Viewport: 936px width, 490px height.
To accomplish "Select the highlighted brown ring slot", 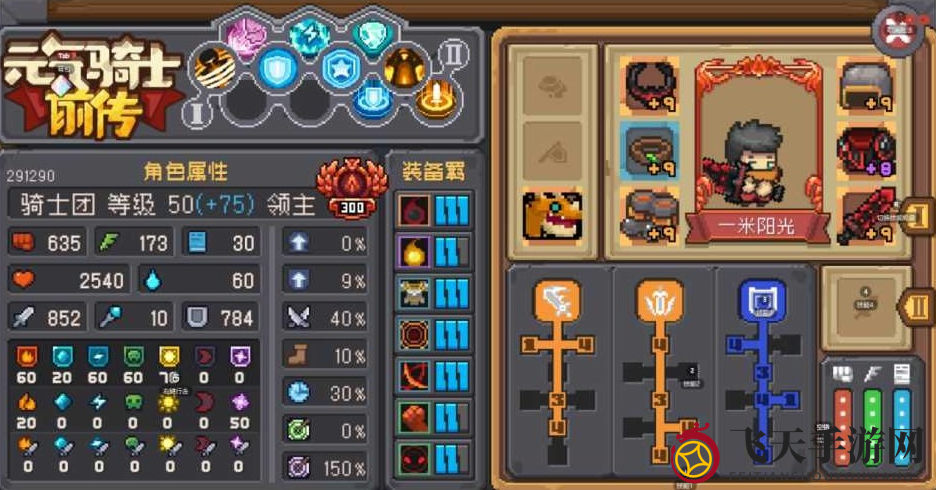I will point(649,150).
